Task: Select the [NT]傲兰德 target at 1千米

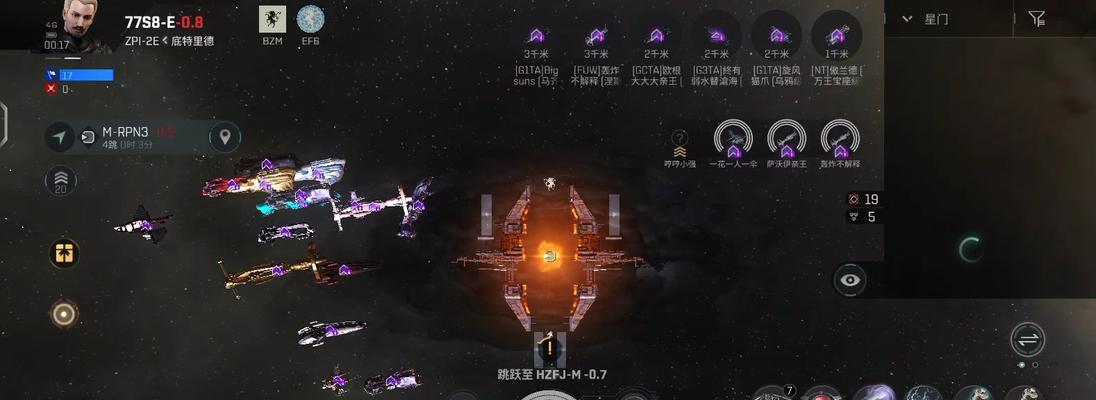Action: [836, 36]
